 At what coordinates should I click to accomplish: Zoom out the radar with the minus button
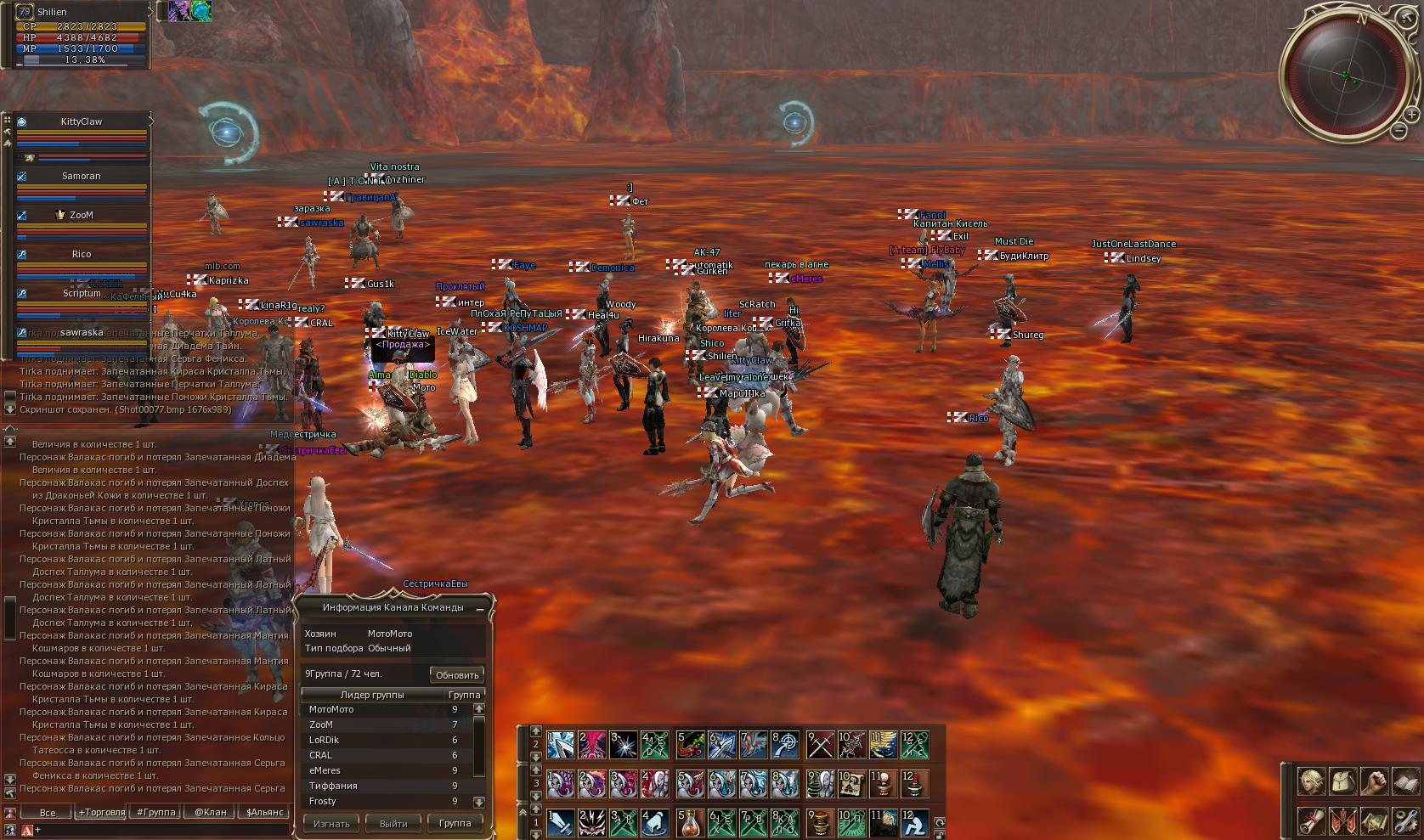click(x=1399, y=131)
